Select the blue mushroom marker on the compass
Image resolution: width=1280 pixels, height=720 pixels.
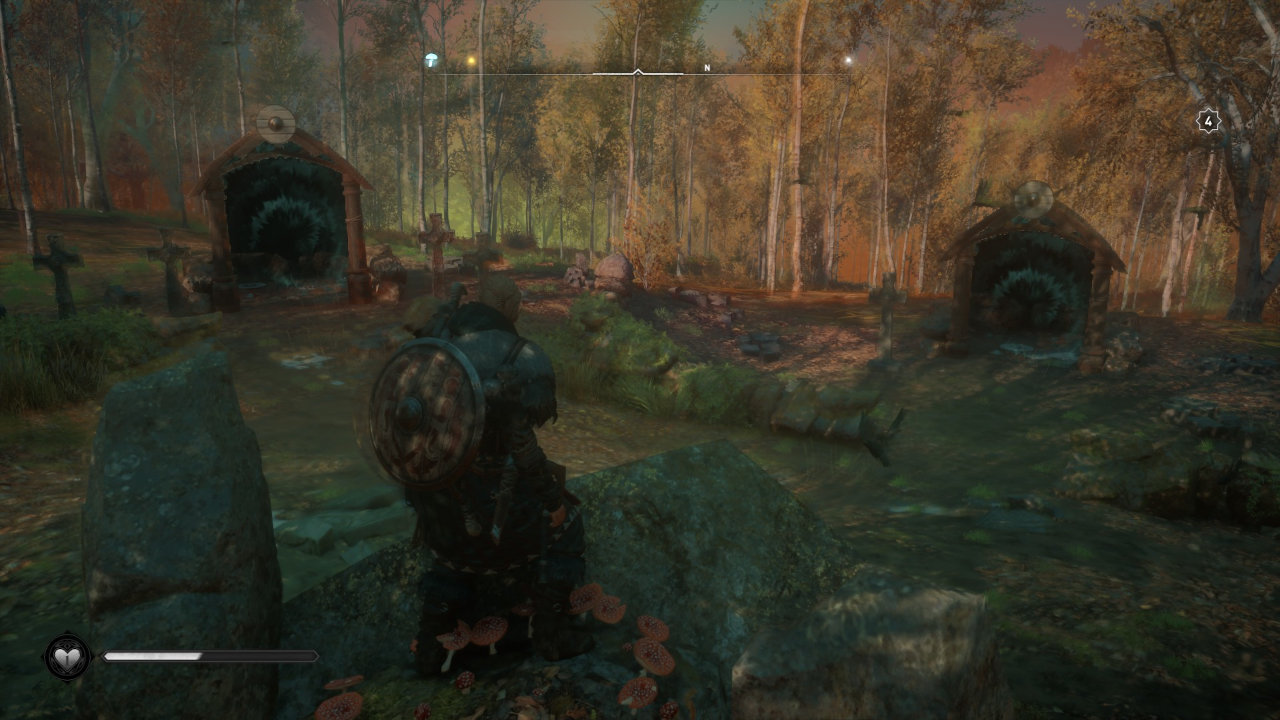(431, 60)
